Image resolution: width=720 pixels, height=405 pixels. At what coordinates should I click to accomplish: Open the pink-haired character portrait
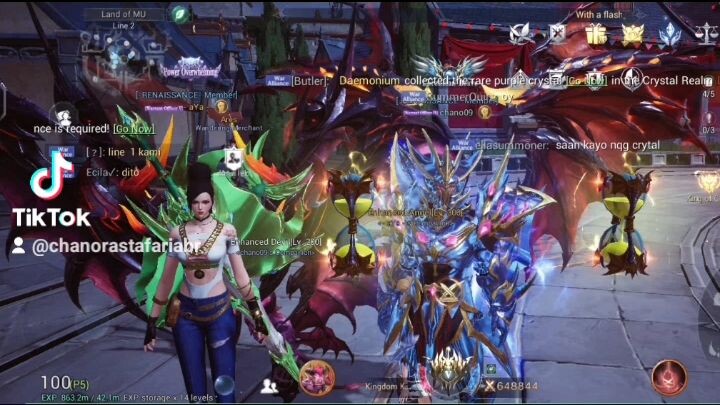[x=317, y=377]
